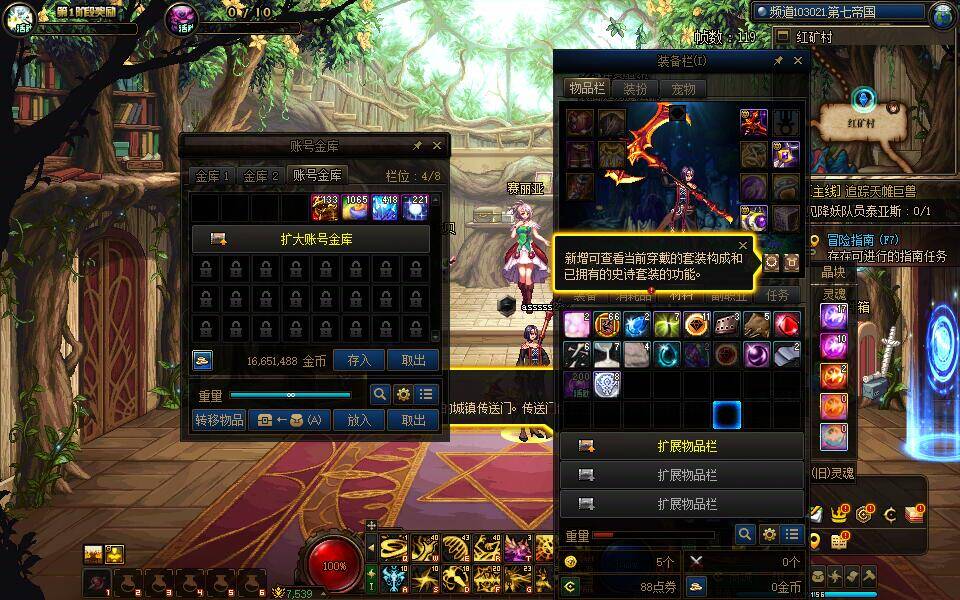Image resolution: width=960 pixels, height=600 pixels.
Task: Click the 放入 put-in button
Action: [359, 420]
